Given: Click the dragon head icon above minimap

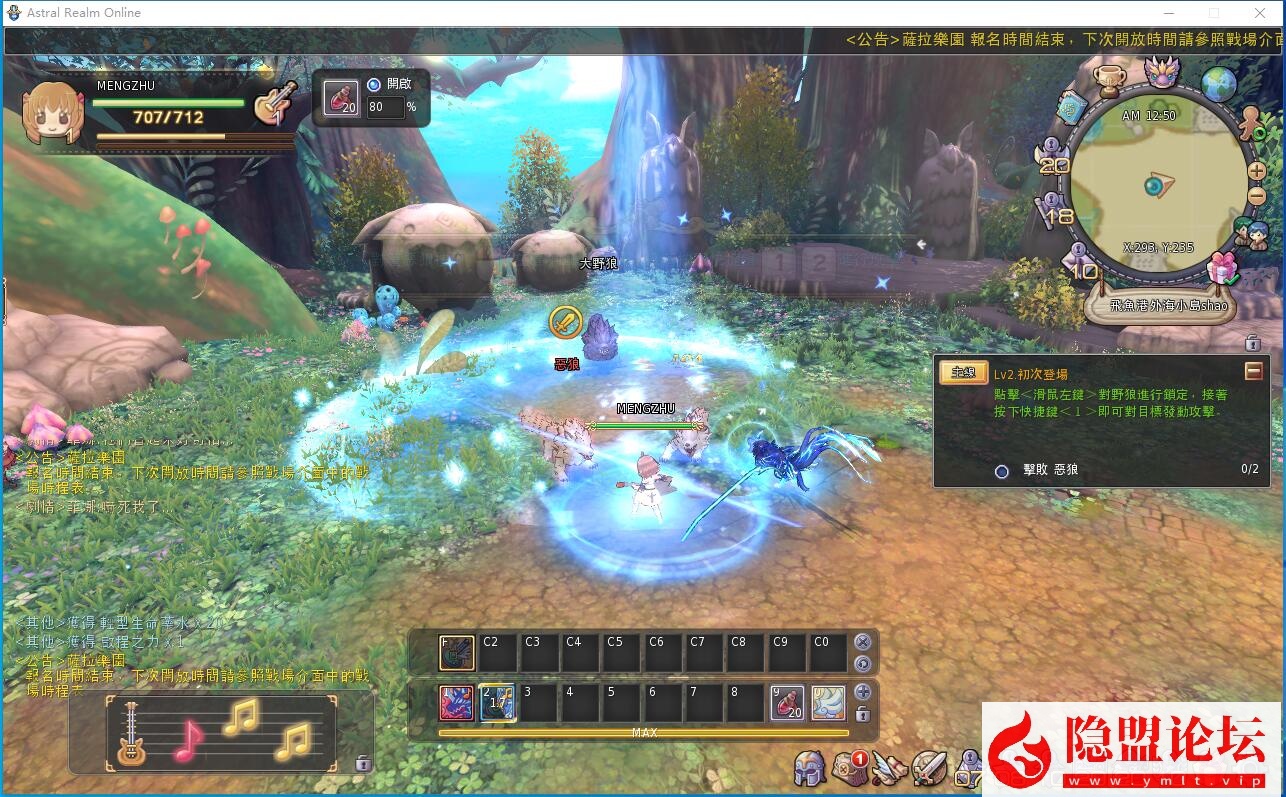Looking at the screenshot, I should [x=1162, y=71].
